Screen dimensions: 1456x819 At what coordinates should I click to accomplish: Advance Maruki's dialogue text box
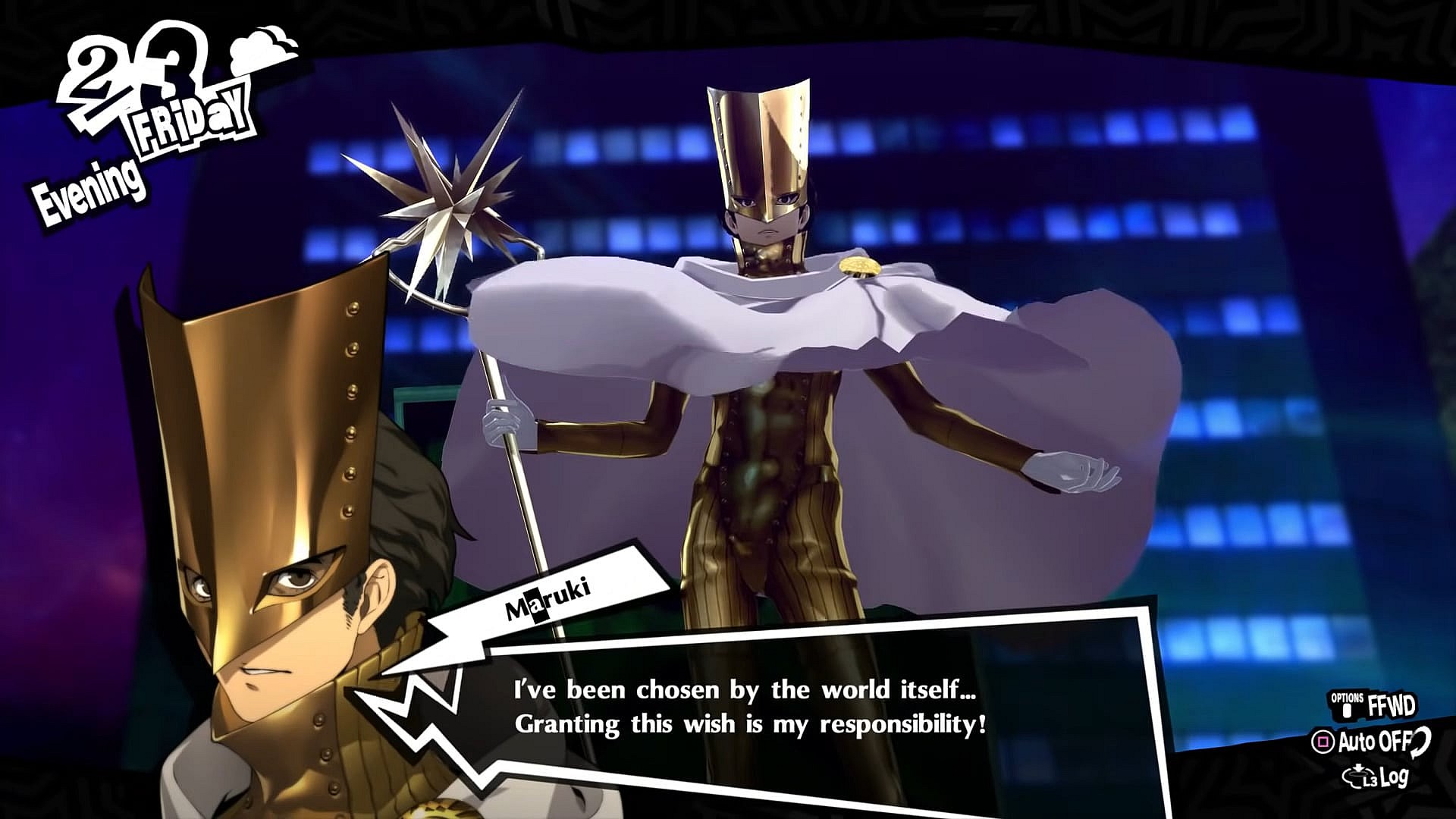pyautogui.click(x=751, y=707)
